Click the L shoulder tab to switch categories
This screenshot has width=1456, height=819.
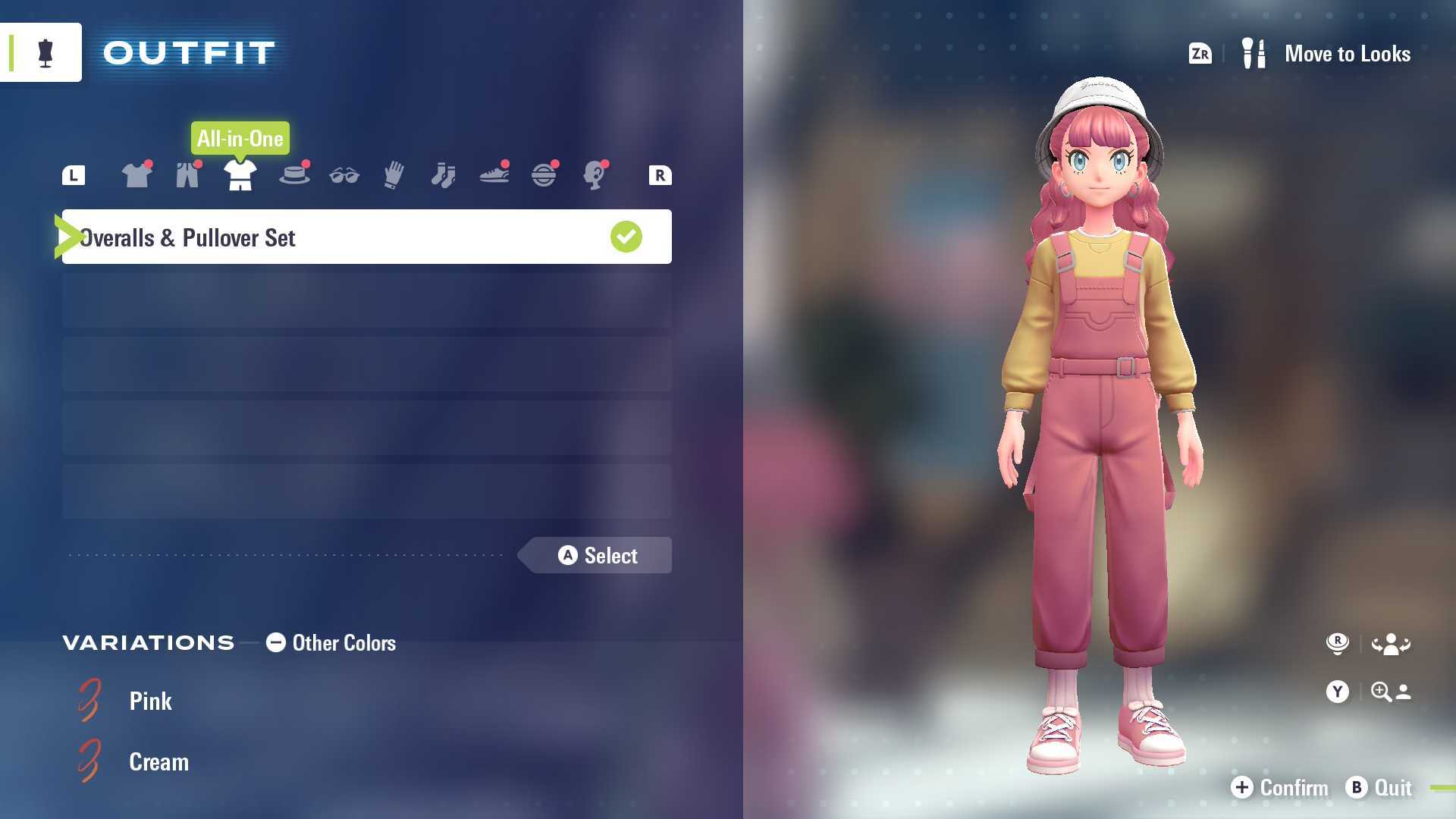[73, 174]
